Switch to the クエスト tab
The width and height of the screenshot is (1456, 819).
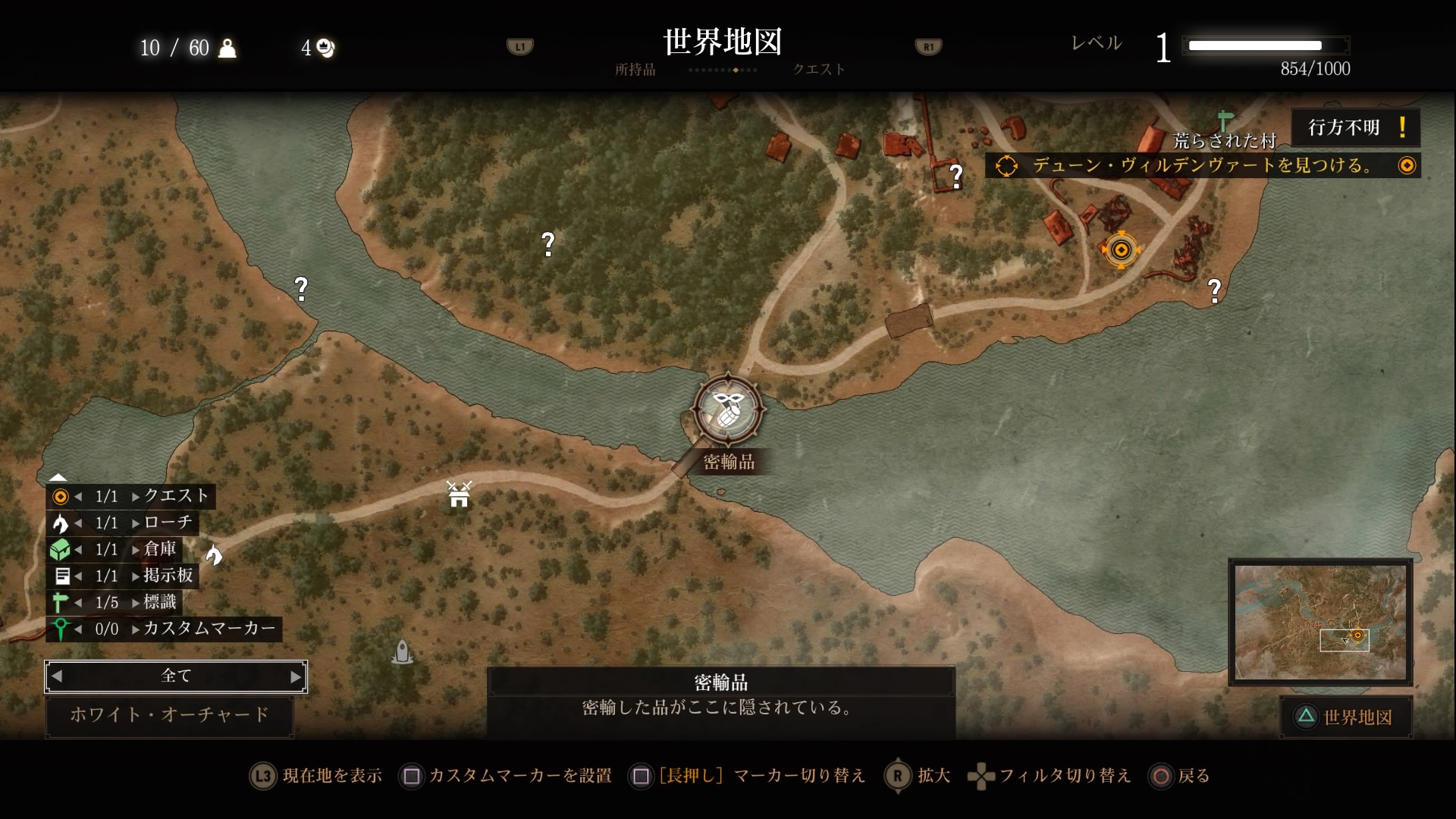pos(818,69)
